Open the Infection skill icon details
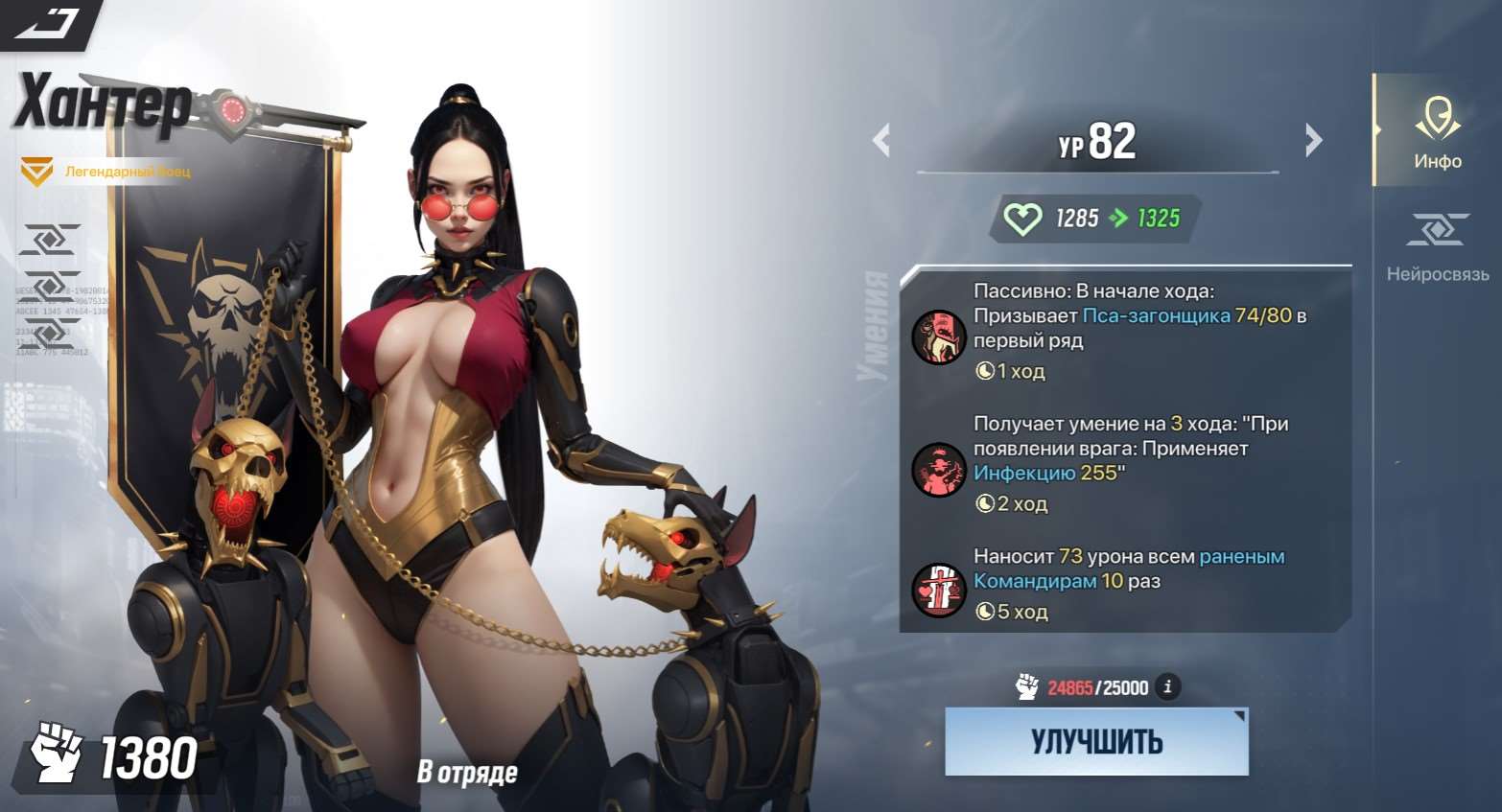Screen dimensions: 1502x812 click(938, 470)
